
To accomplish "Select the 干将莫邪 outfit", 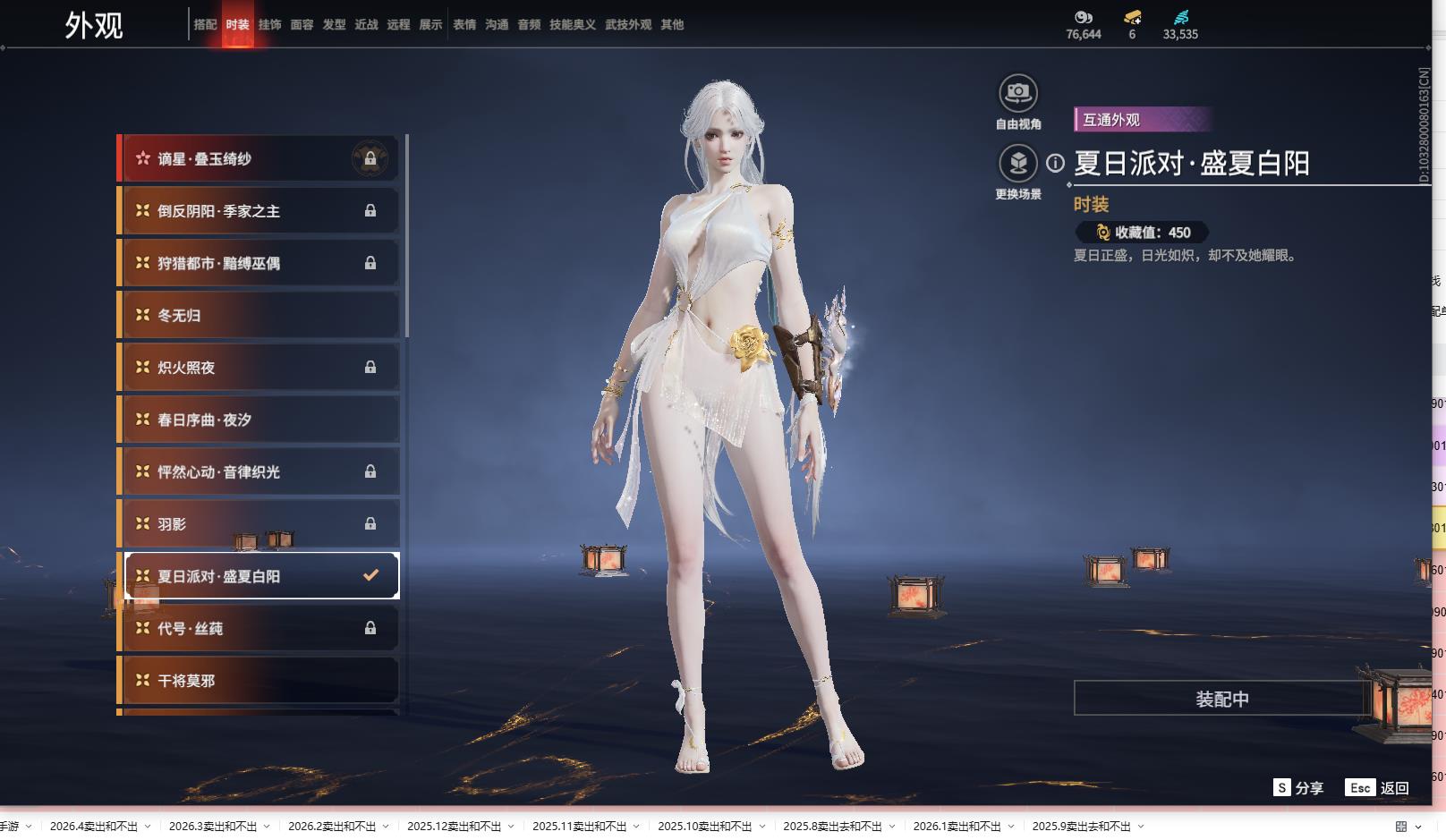I will point(259,681).
